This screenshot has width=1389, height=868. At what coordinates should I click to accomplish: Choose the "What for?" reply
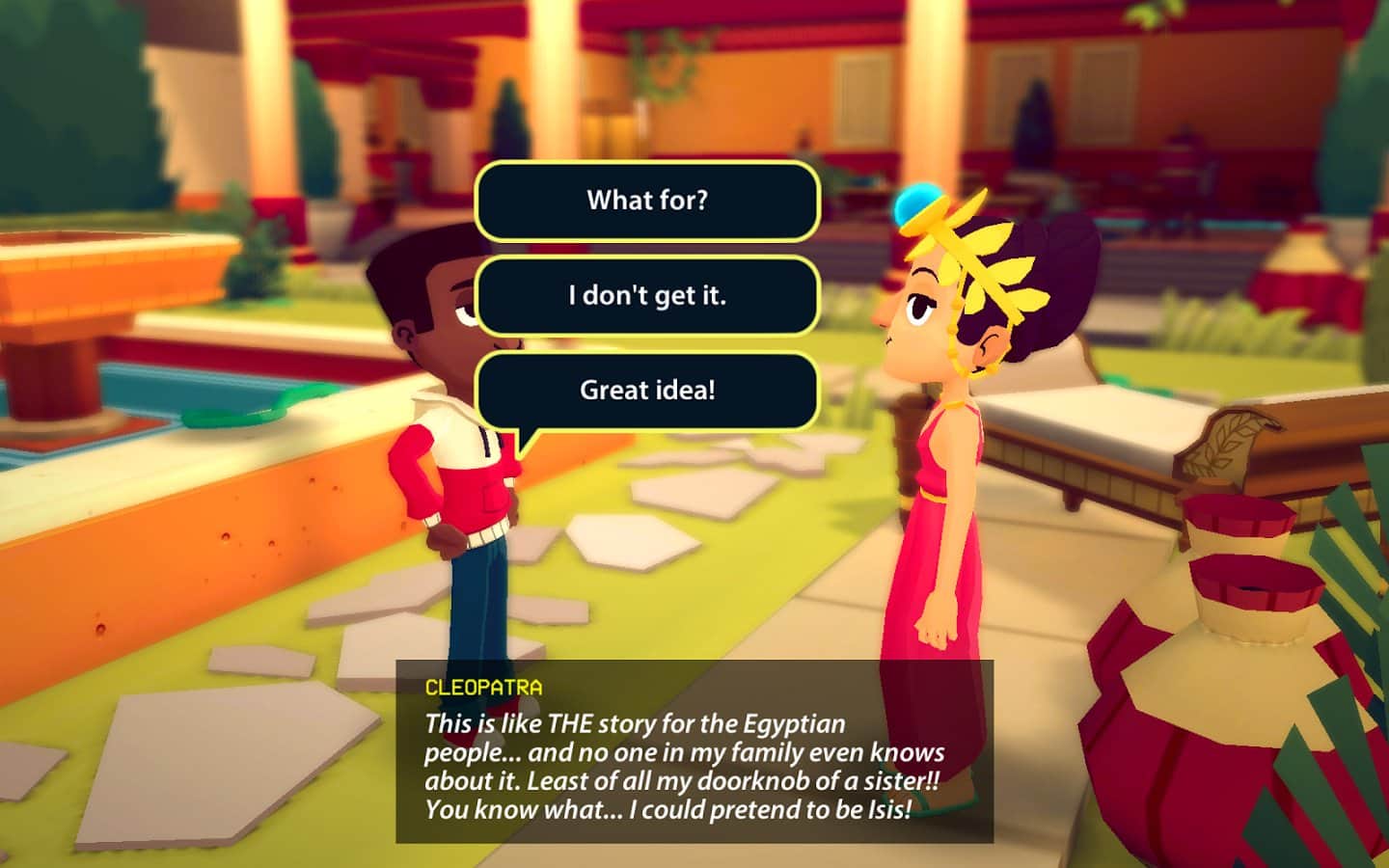coord(646,201)
